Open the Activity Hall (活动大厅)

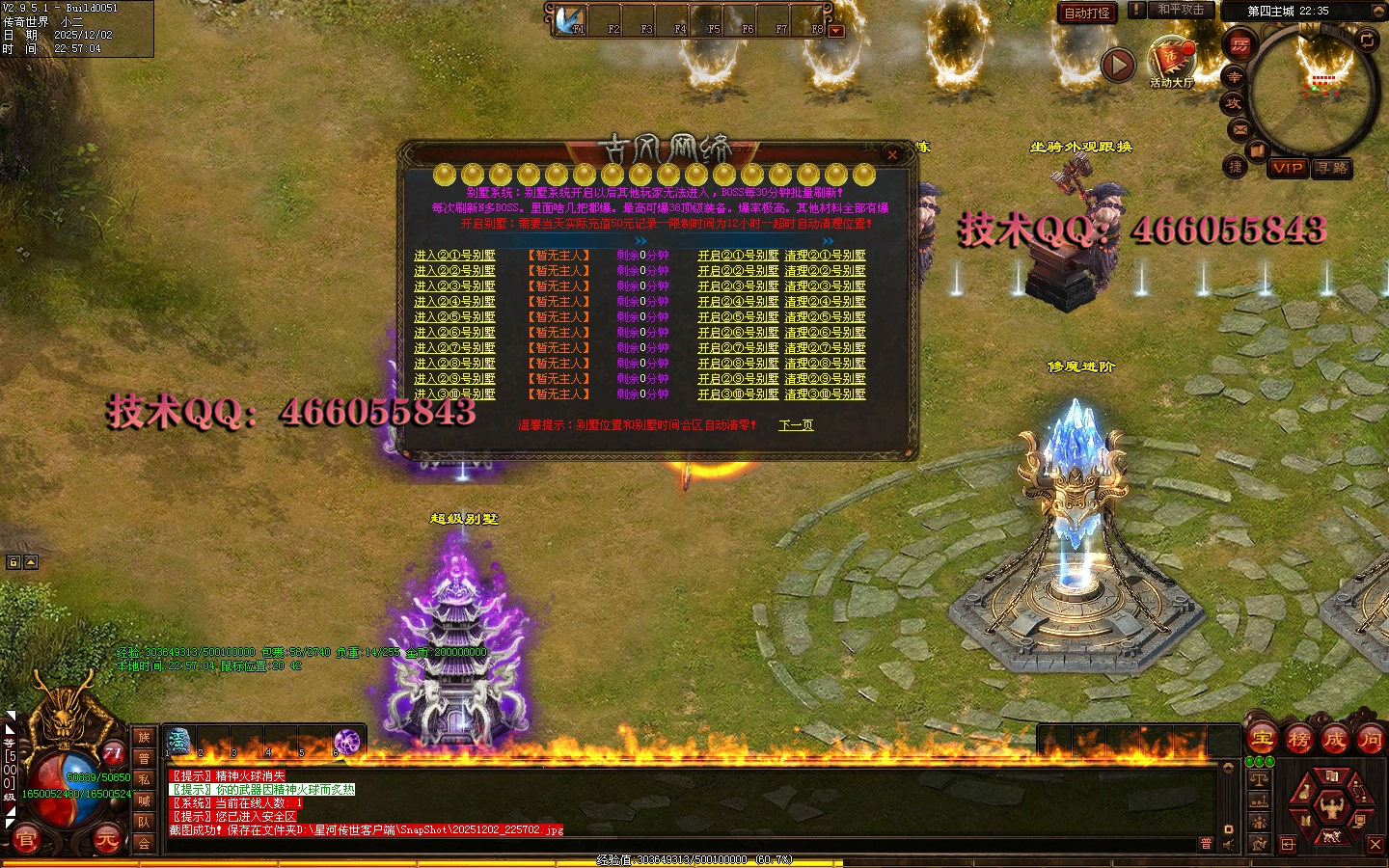coord(1171,60)
